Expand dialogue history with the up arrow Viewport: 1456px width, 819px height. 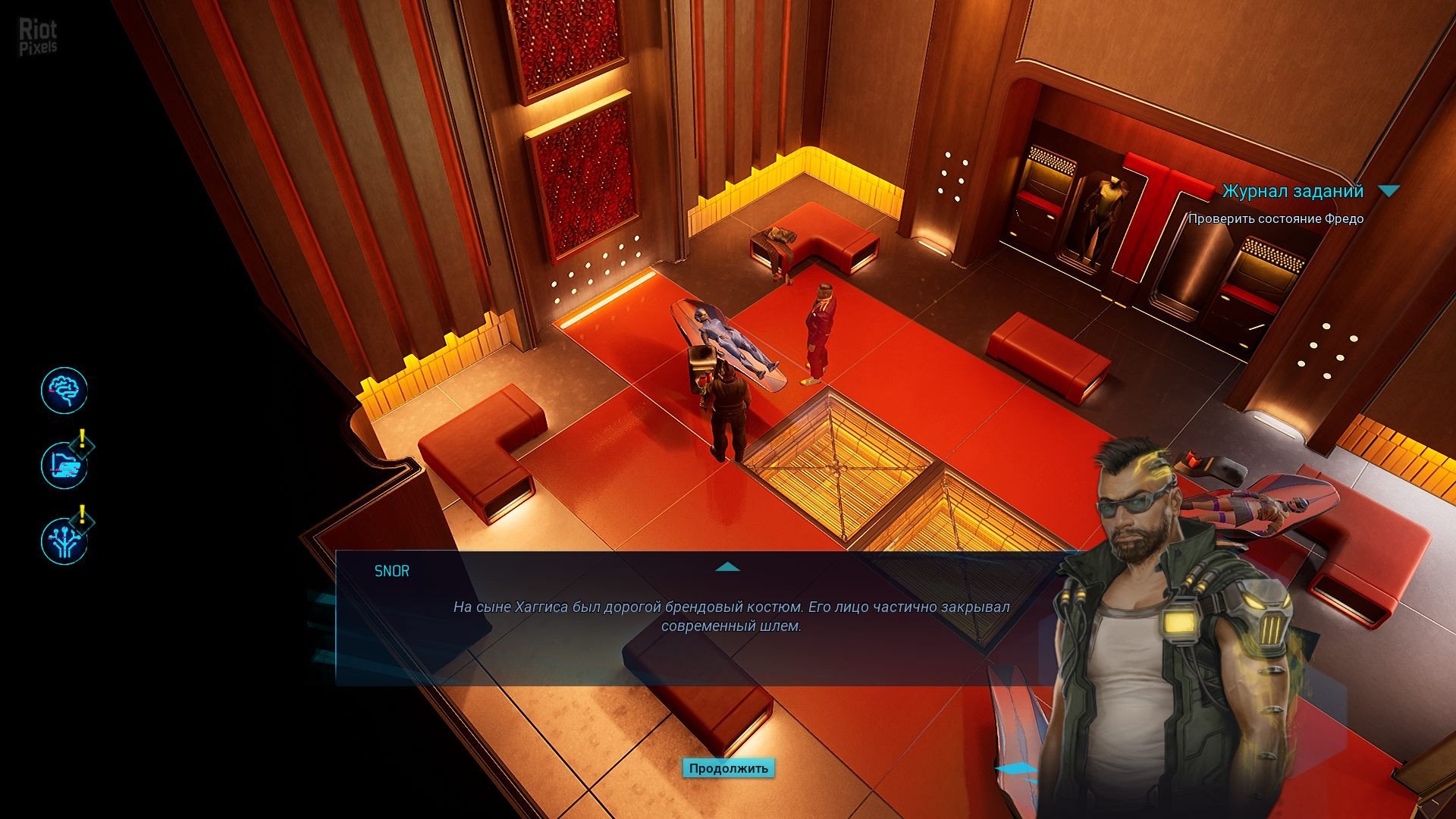pos(727,567)
